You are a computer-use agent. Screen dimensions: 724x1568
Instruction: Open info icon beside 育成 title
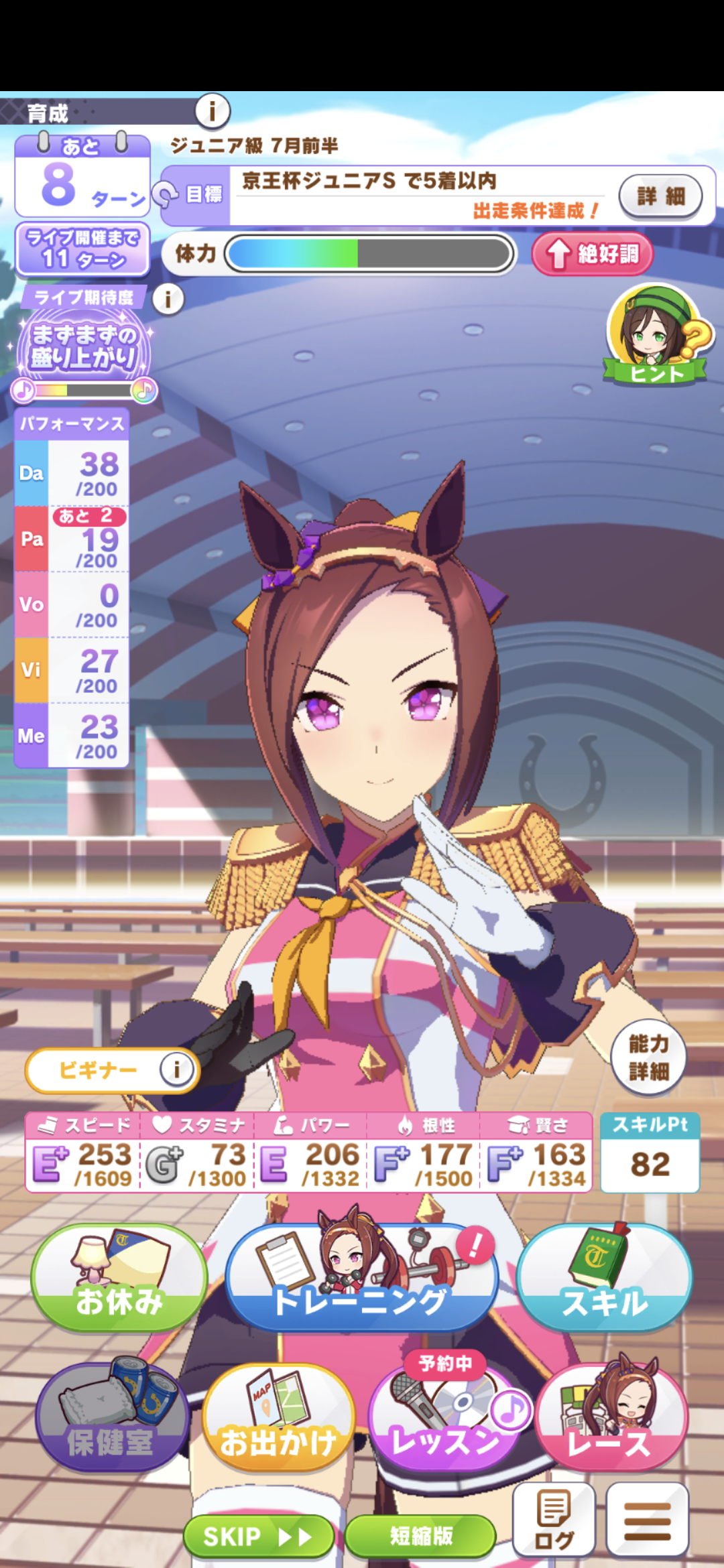coord(213,111)
